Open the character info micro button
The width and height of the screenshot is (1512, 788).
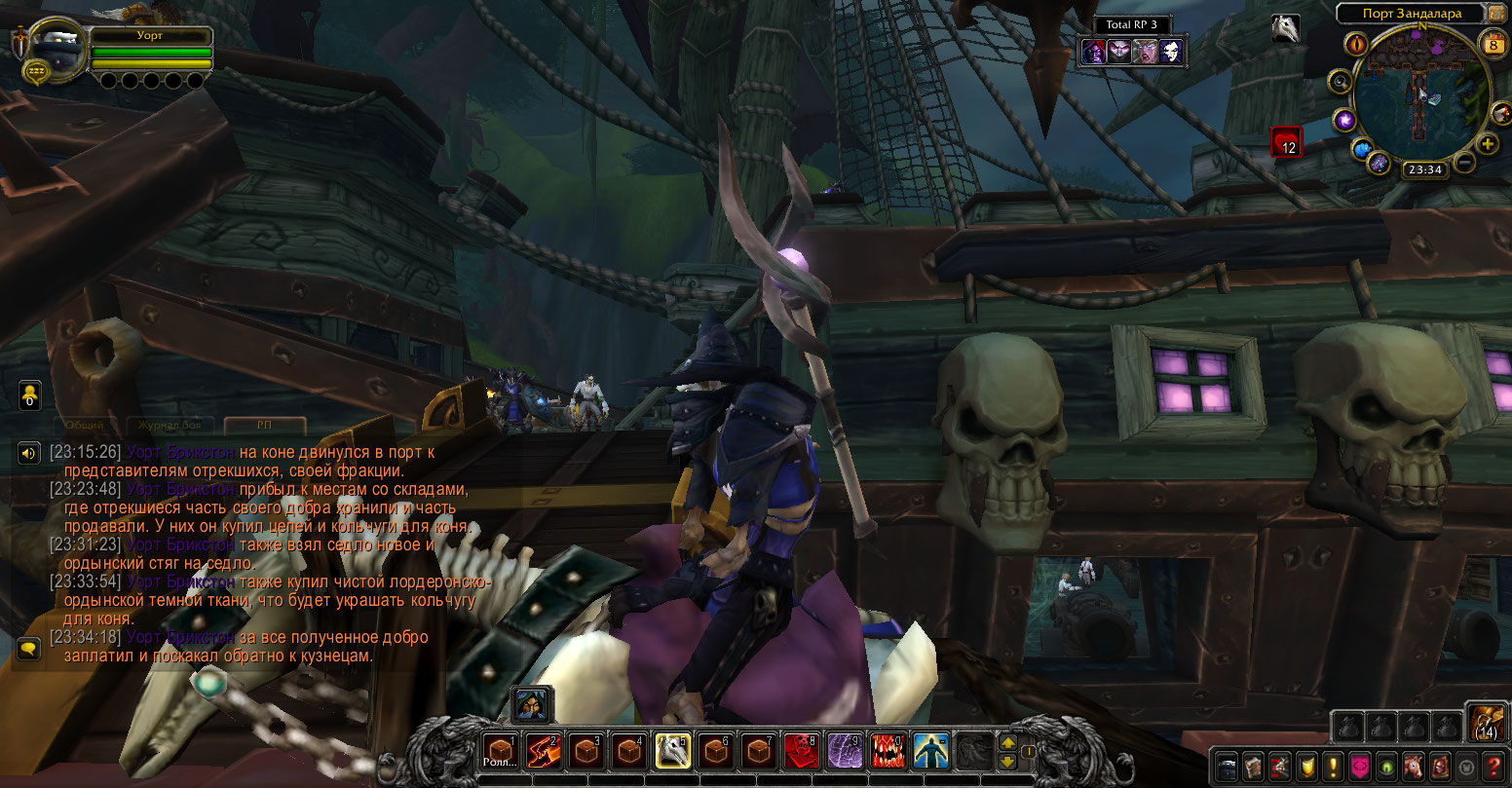[1228, 766]
